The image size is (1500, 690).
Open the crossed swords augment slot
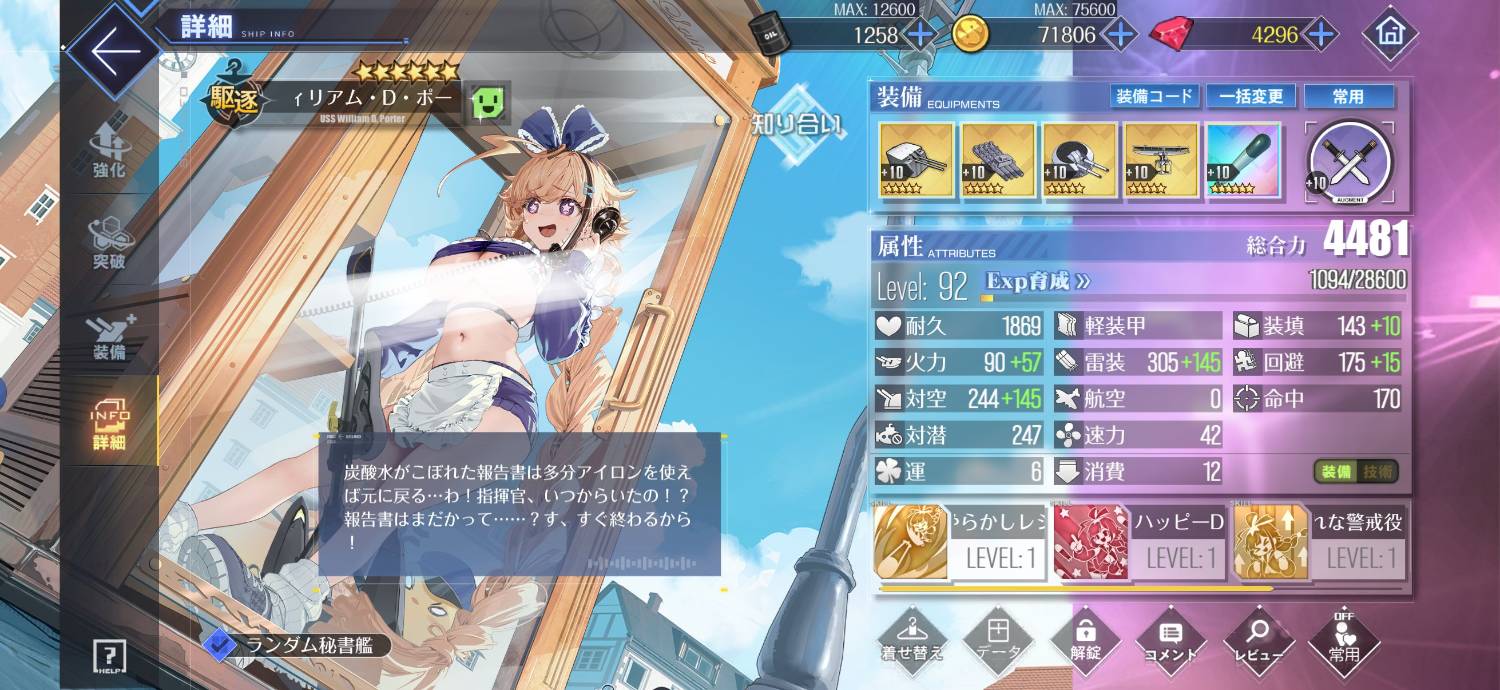[x=1351, y=161]
